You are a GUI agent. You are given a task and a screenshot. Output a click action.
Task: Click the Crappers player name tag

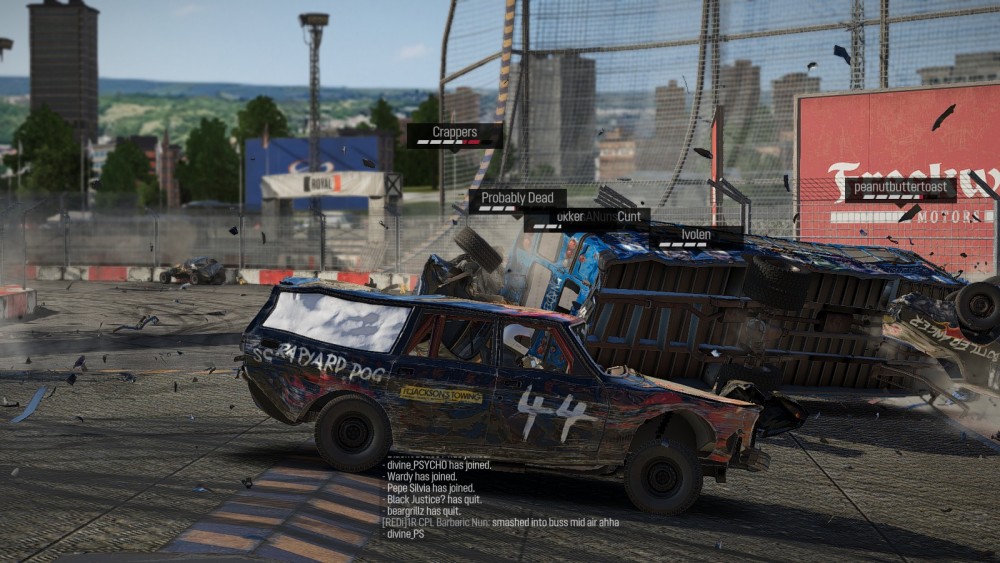click(x=454, y=134)
